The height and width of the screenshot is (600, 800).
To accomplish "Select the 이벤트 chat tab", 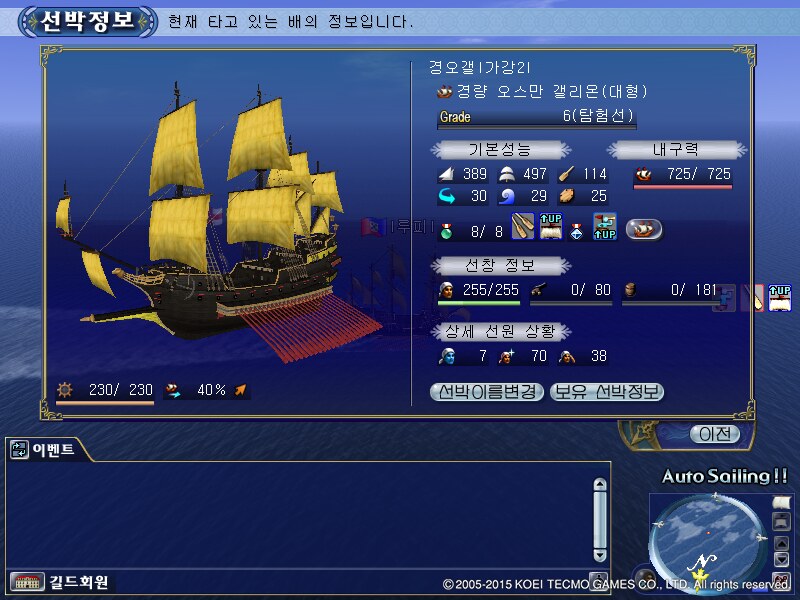I will coord(47,450).
